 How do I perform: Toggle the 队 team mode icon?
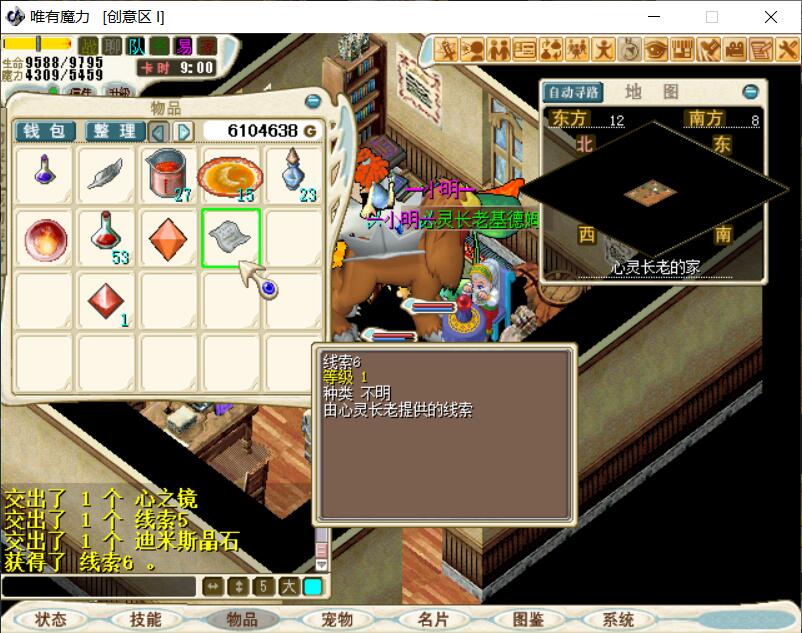click(x=137, y=46)
